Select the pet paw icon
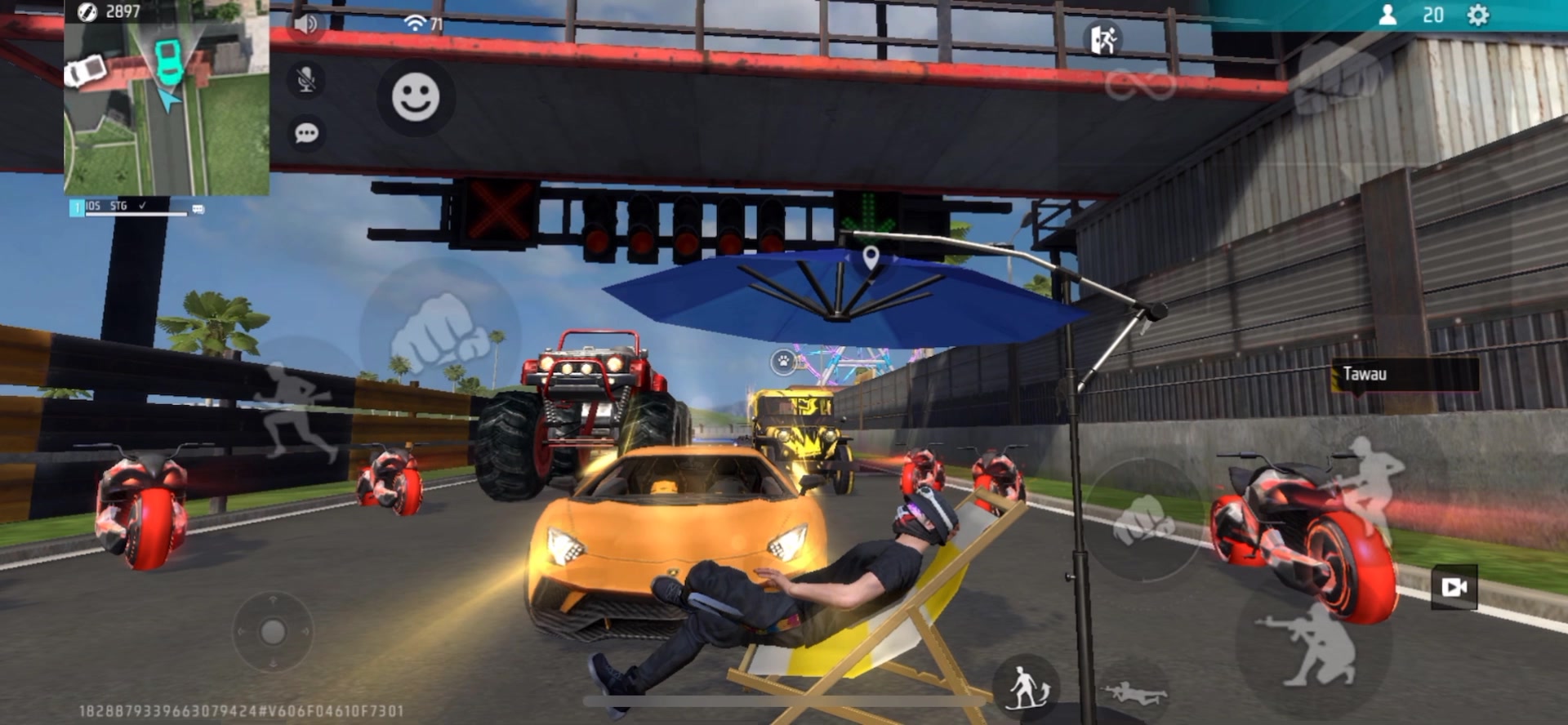 coord(783,360)
